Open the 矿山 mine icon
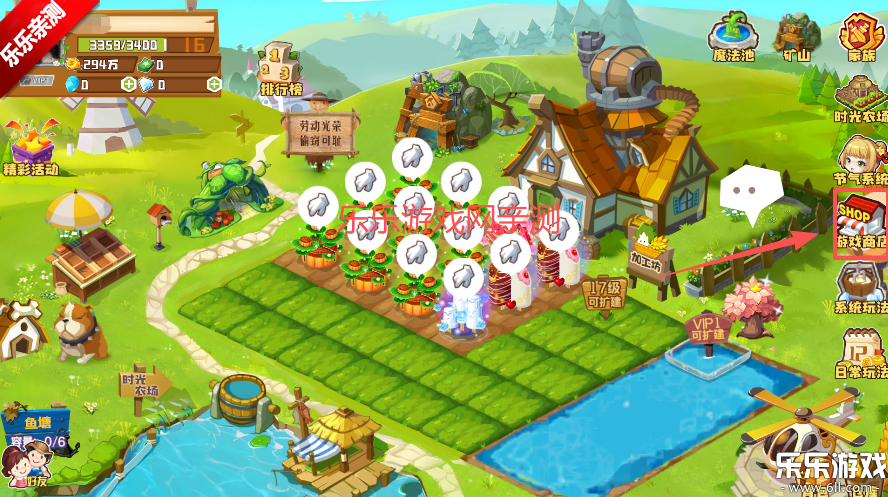Image resolution: width=888 pixels, height=497 pixels. point(795,37)
